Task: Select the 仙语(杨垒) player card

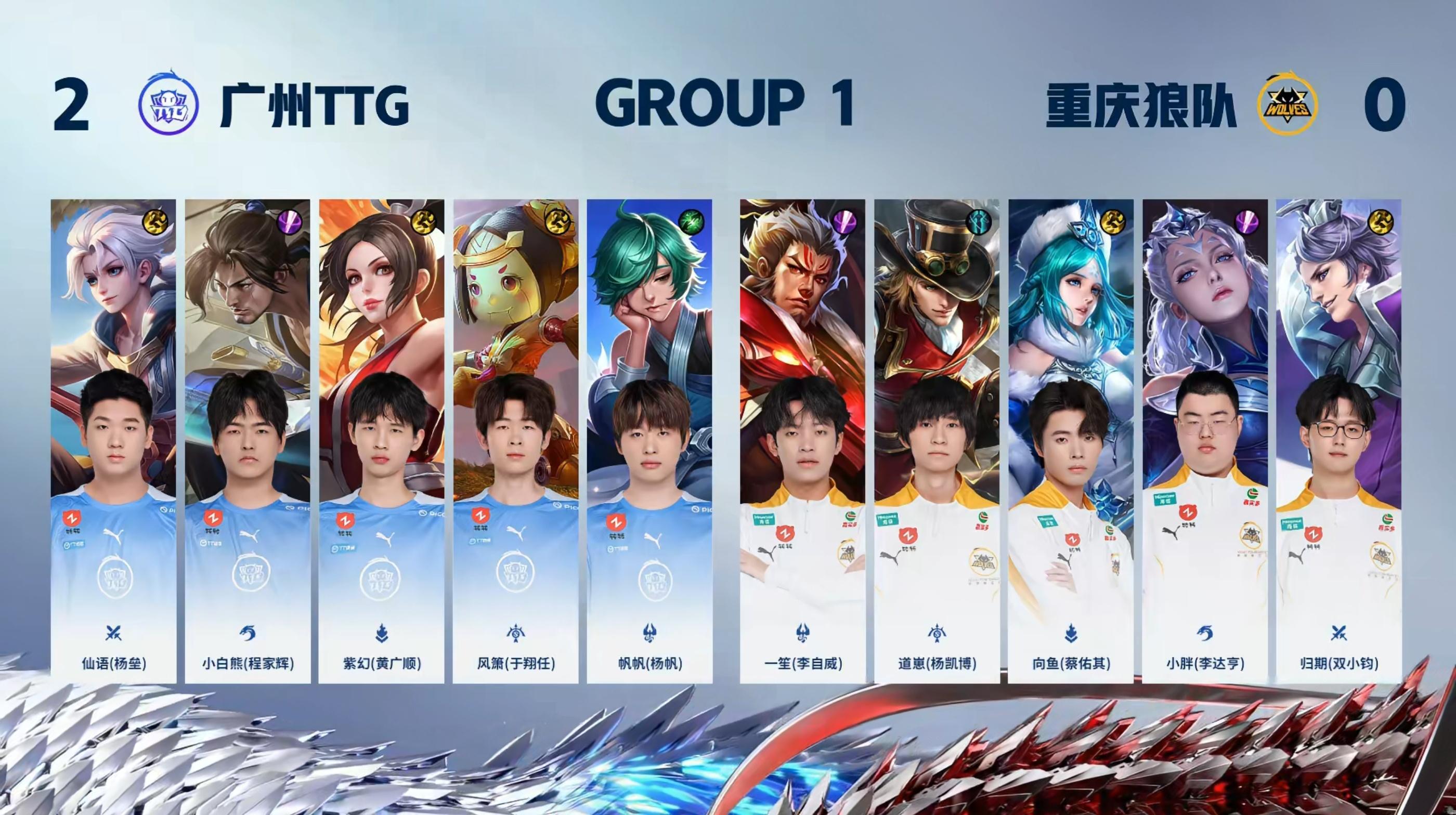Action: 113,441
